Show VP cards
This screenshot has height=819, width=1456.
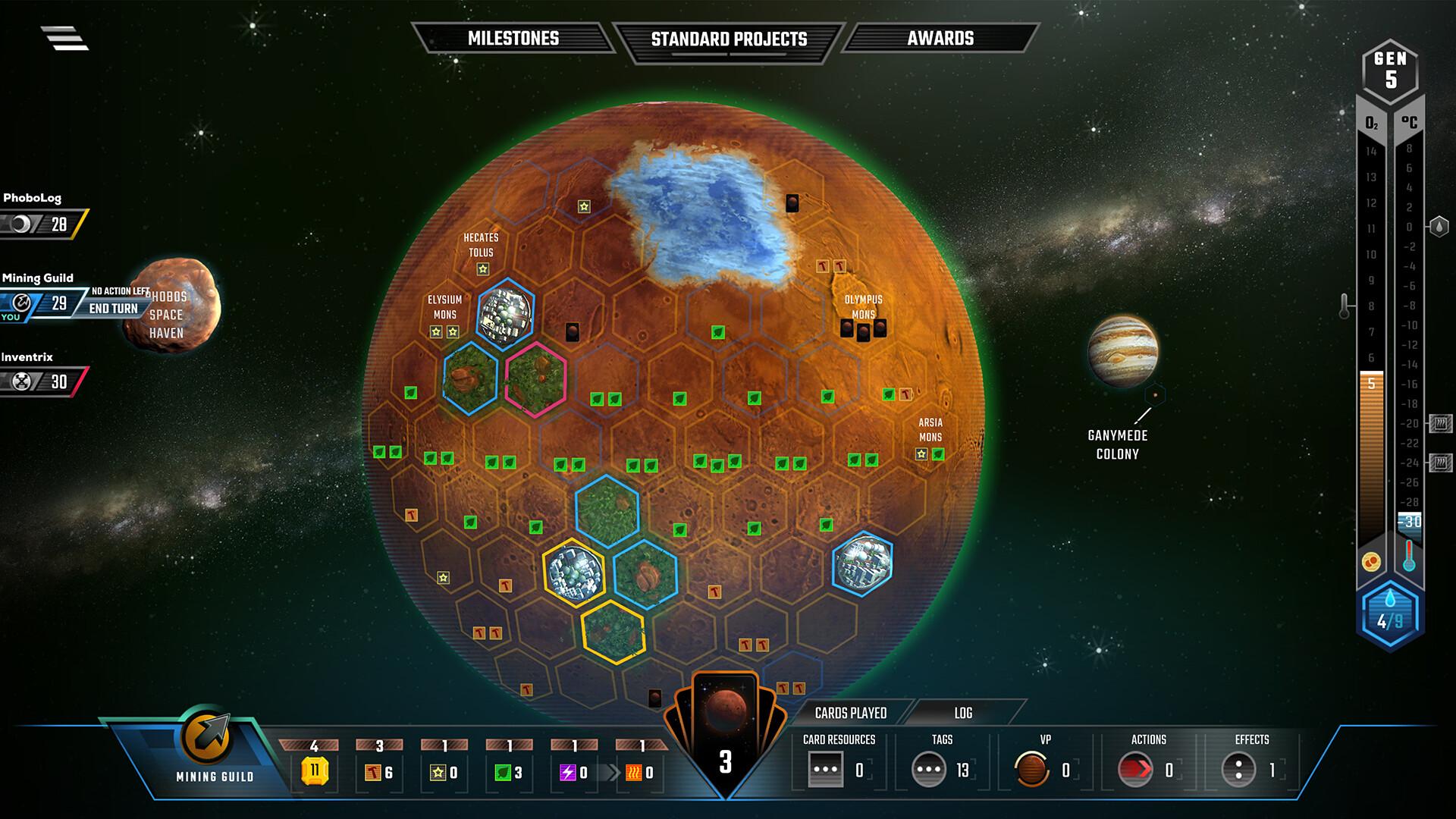(1032, 770)
